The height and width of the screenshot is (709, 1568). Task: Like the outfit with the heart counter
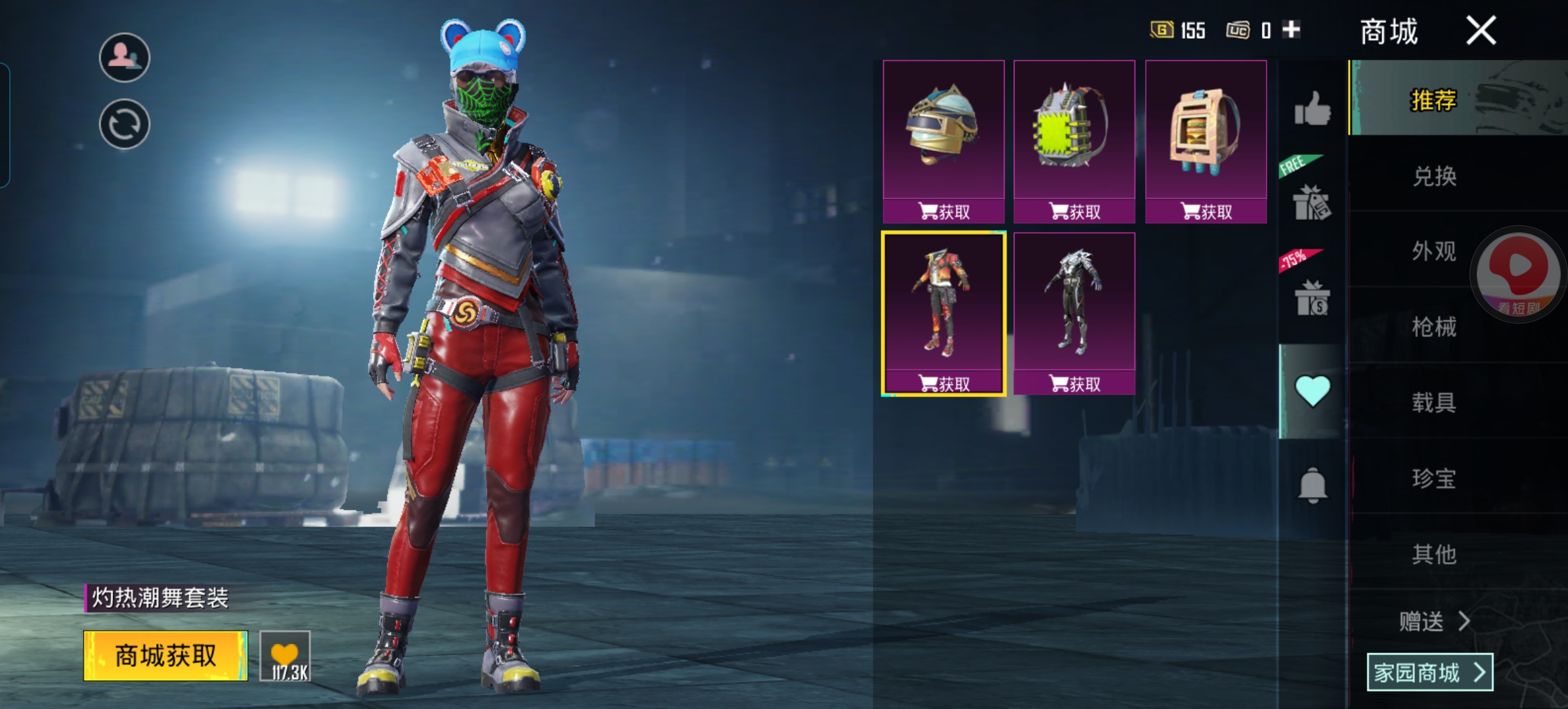pyautogui.click(x=285, y=656)
